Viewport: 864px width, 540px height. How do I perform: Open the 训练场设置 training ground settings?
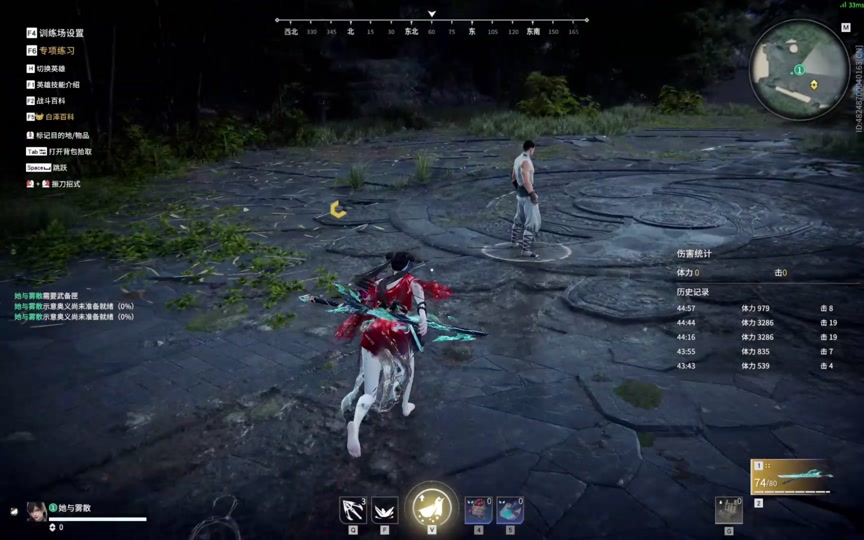pos(60,33)
